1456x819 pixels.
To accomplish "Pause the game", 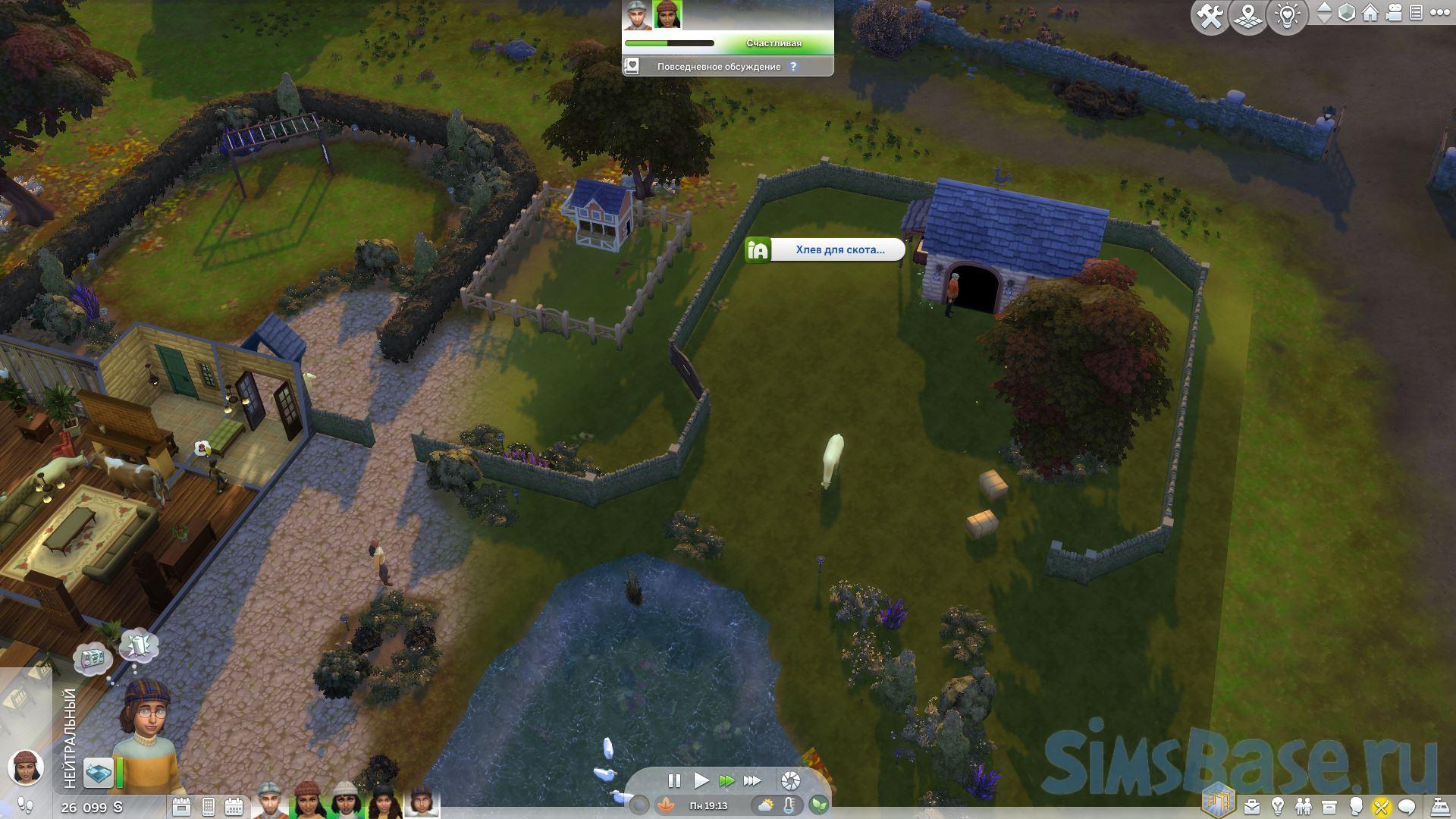I will [x=673, y=780].
